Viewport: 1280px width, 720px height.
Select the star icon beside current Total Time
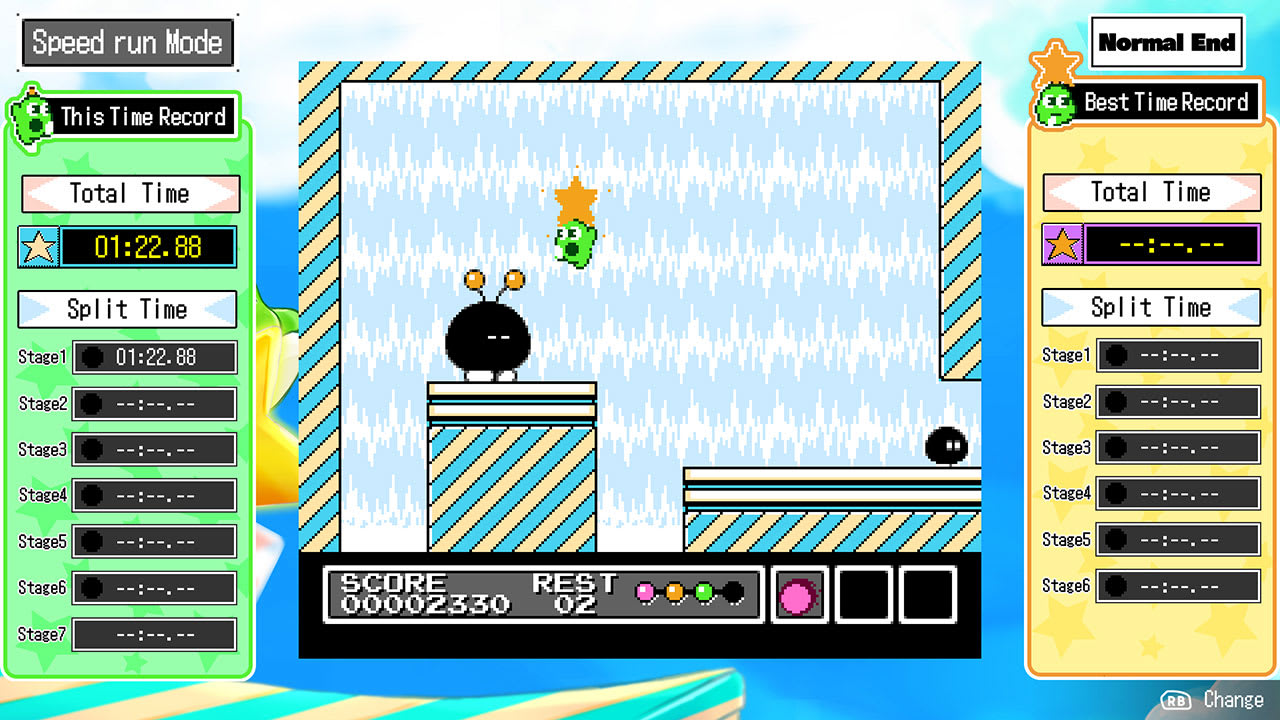[x=39, y=246]
